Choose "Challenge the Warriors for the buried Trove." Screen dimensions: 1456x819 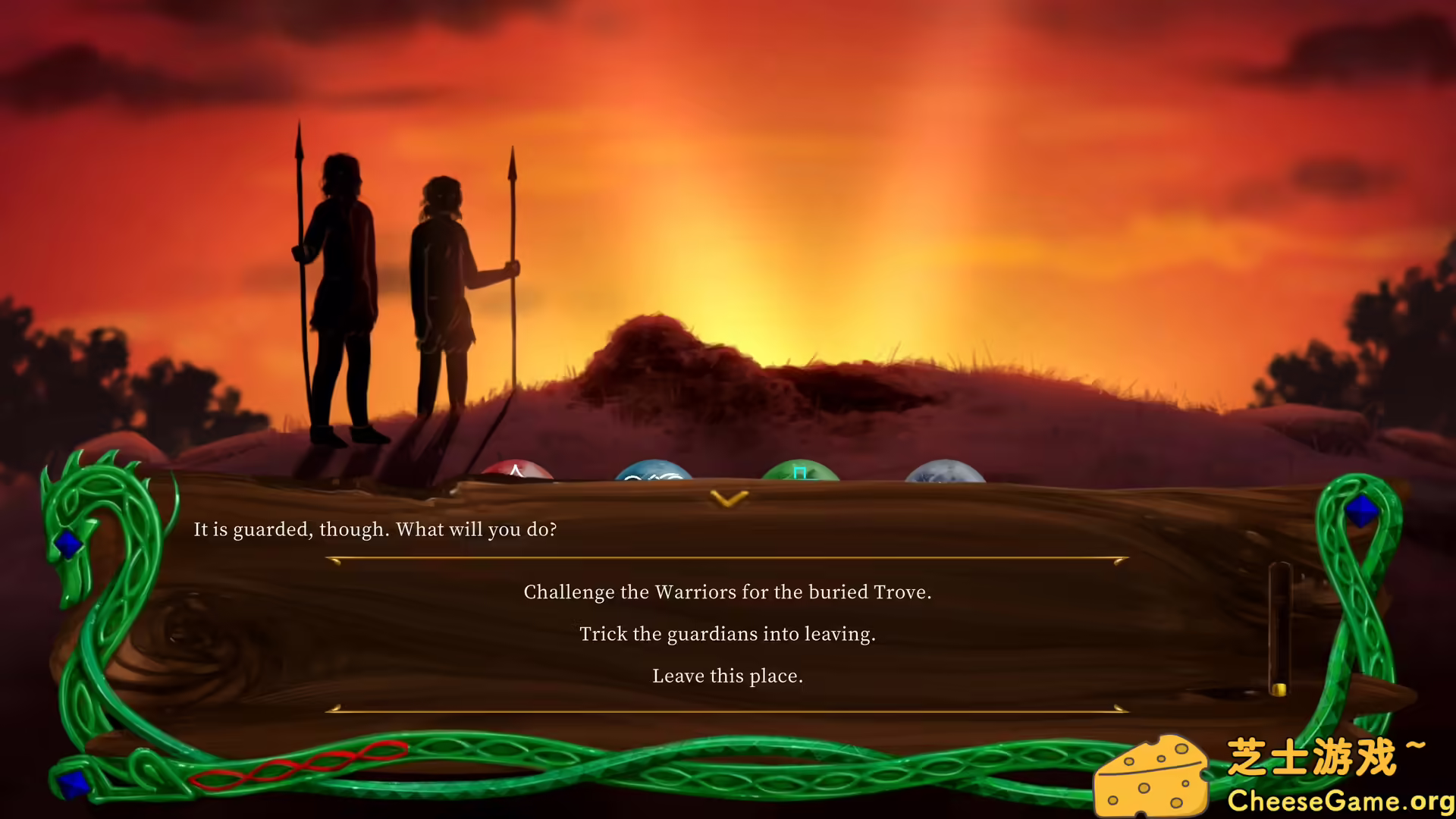[727, 592]
